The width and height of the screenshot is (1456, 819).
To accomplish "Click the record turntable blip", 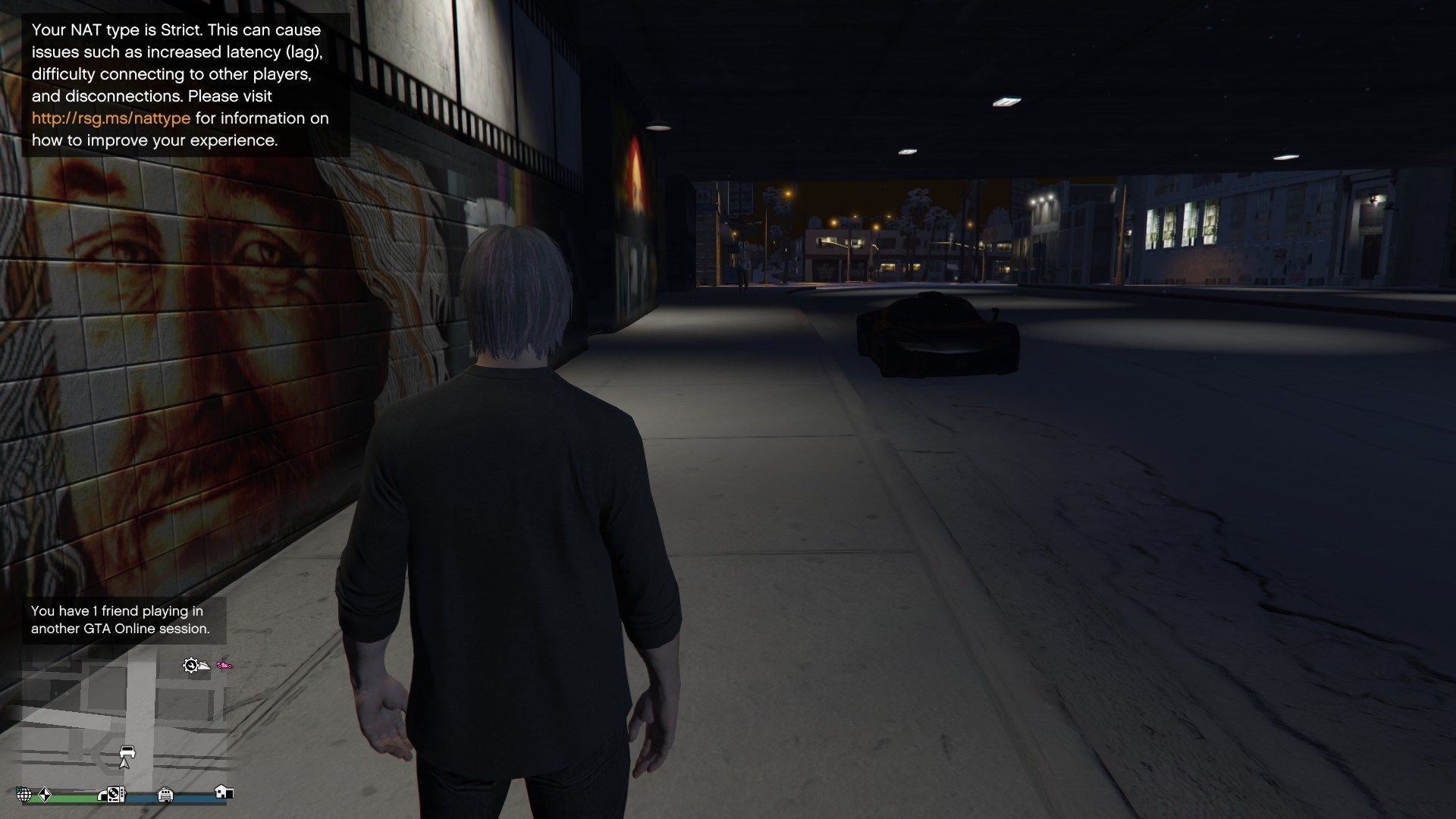I will tap(116, 795).
